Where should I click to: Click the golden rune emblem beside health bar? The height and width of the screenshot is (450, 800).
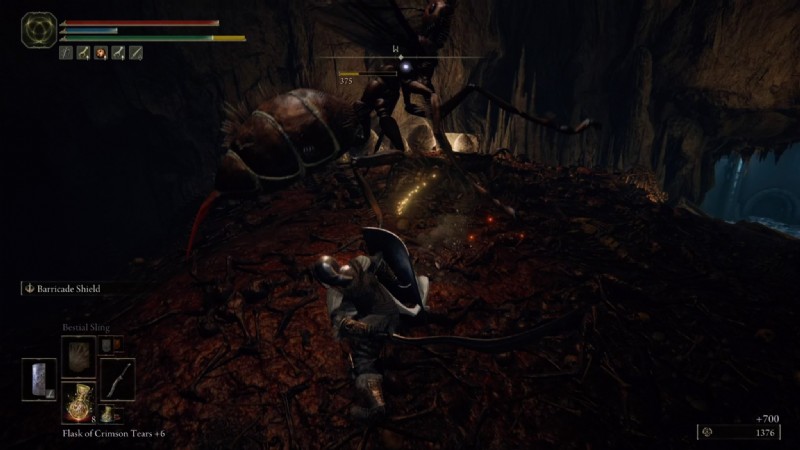coord(39,30)
